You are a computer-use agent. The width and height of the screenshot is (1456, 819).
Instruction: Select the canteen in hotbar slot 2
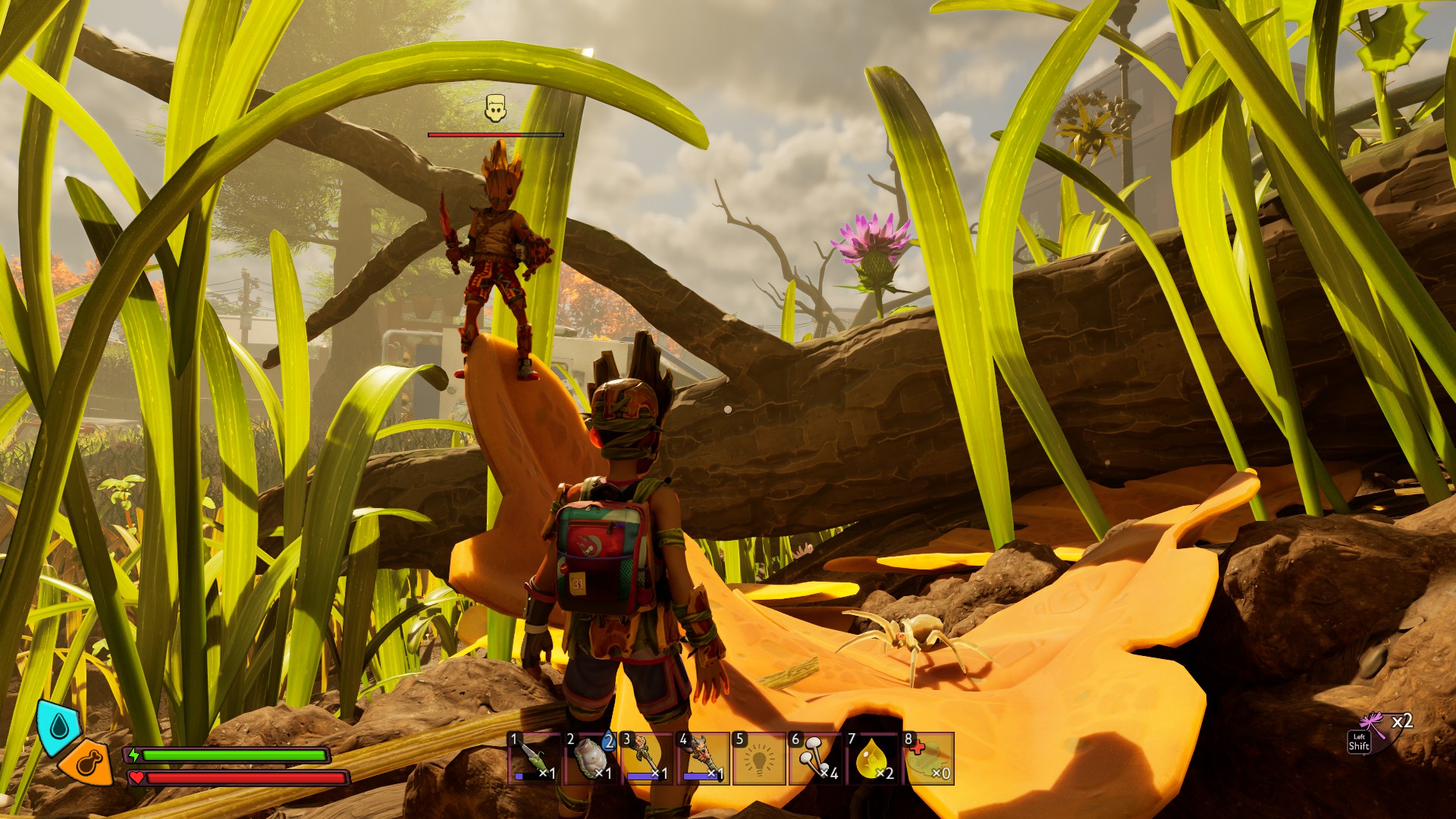point(592,758)
